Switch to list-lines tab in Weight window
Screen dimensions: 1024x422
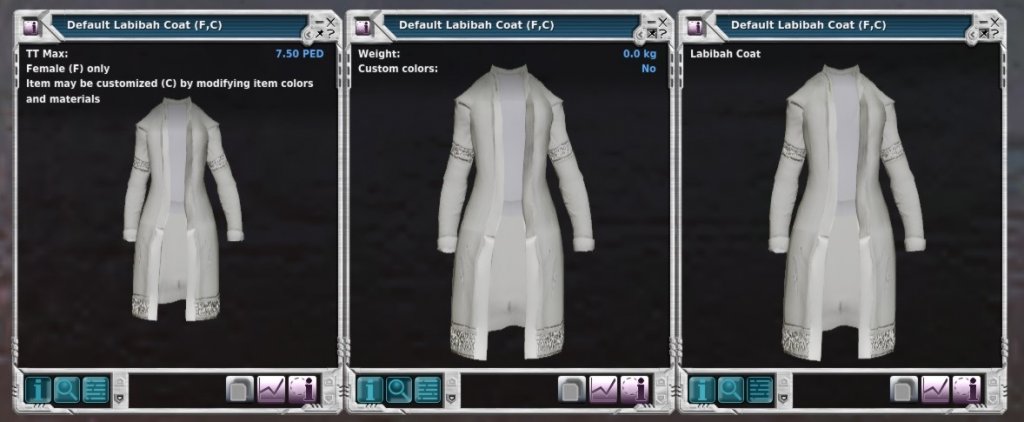click(428, 388)
